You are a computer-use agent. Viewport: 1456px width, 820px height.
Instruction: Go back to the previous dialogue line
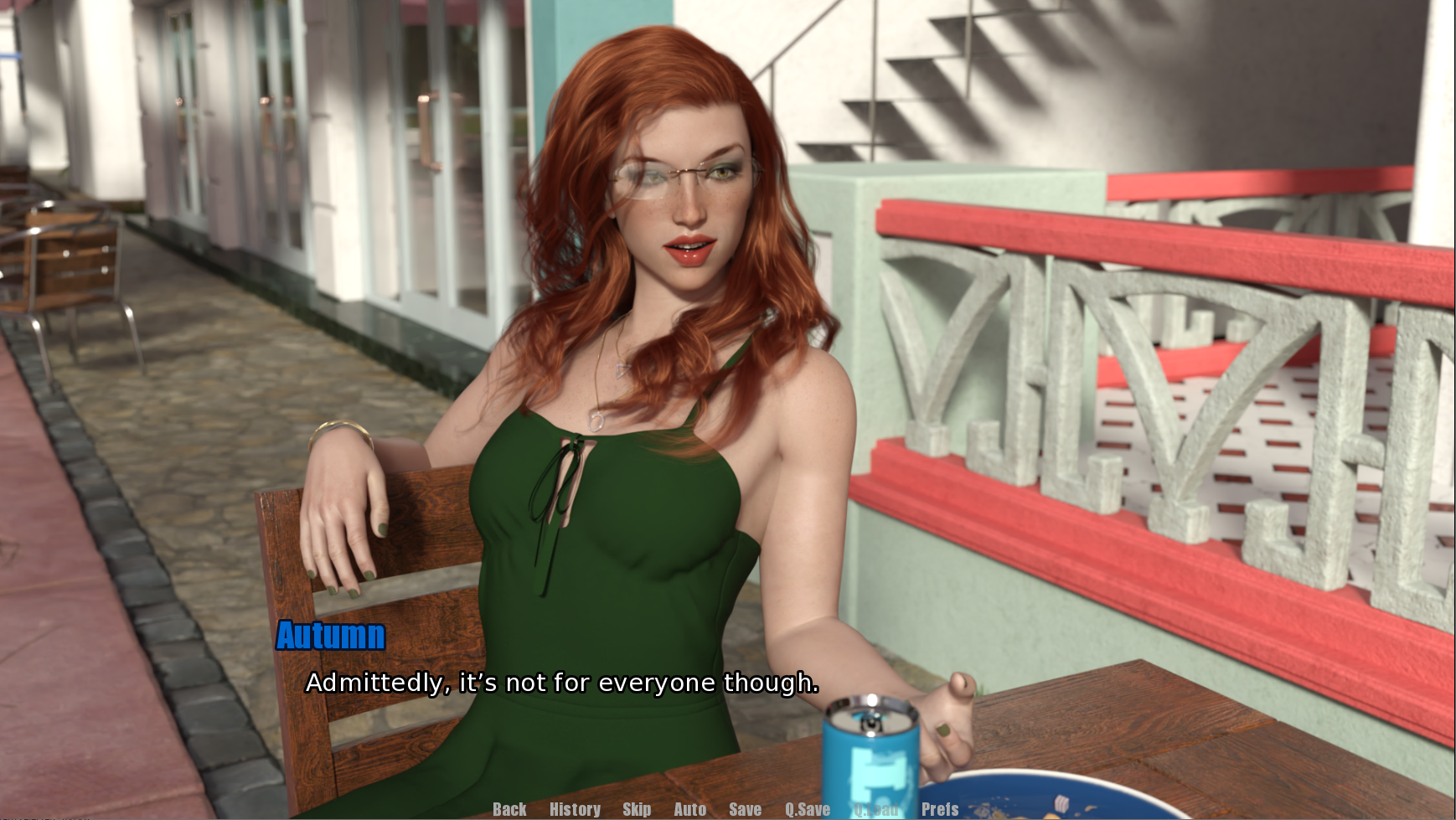[509, 809]
